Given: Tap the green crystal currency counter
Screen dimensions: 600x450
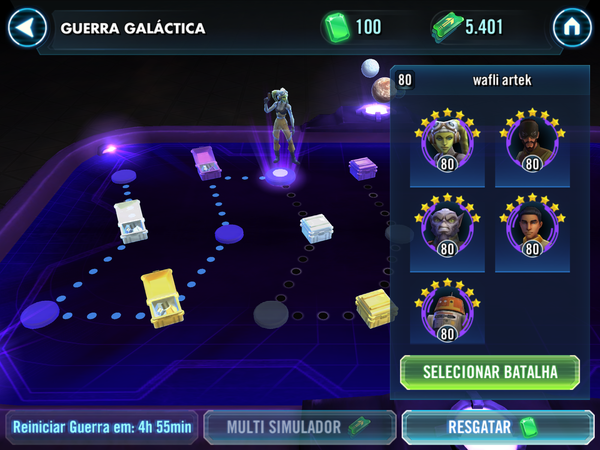Looking at the screenshot, I should click(355, 27).
